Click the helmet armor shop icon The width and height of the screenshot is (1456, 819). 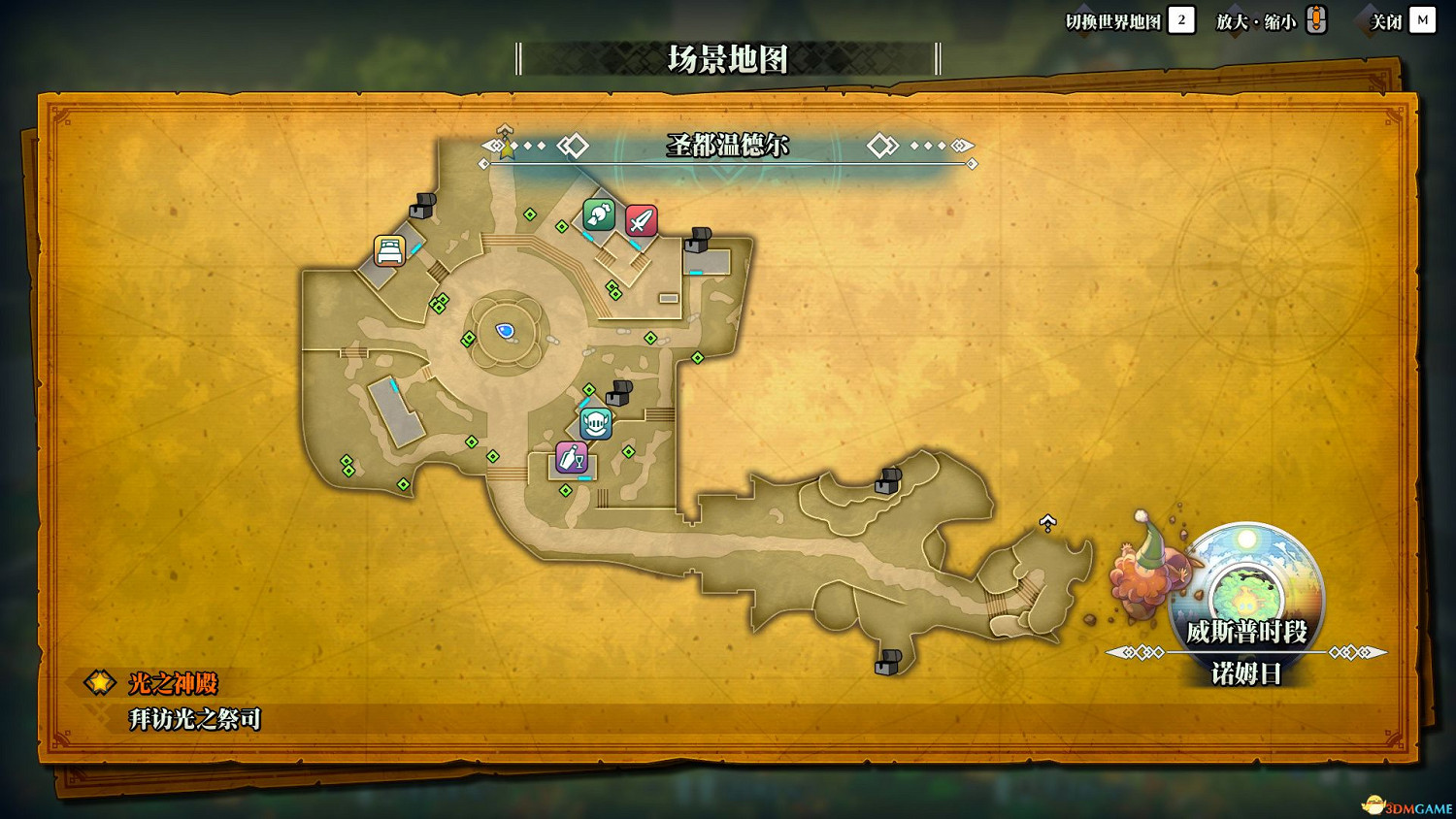coord(595,421)
